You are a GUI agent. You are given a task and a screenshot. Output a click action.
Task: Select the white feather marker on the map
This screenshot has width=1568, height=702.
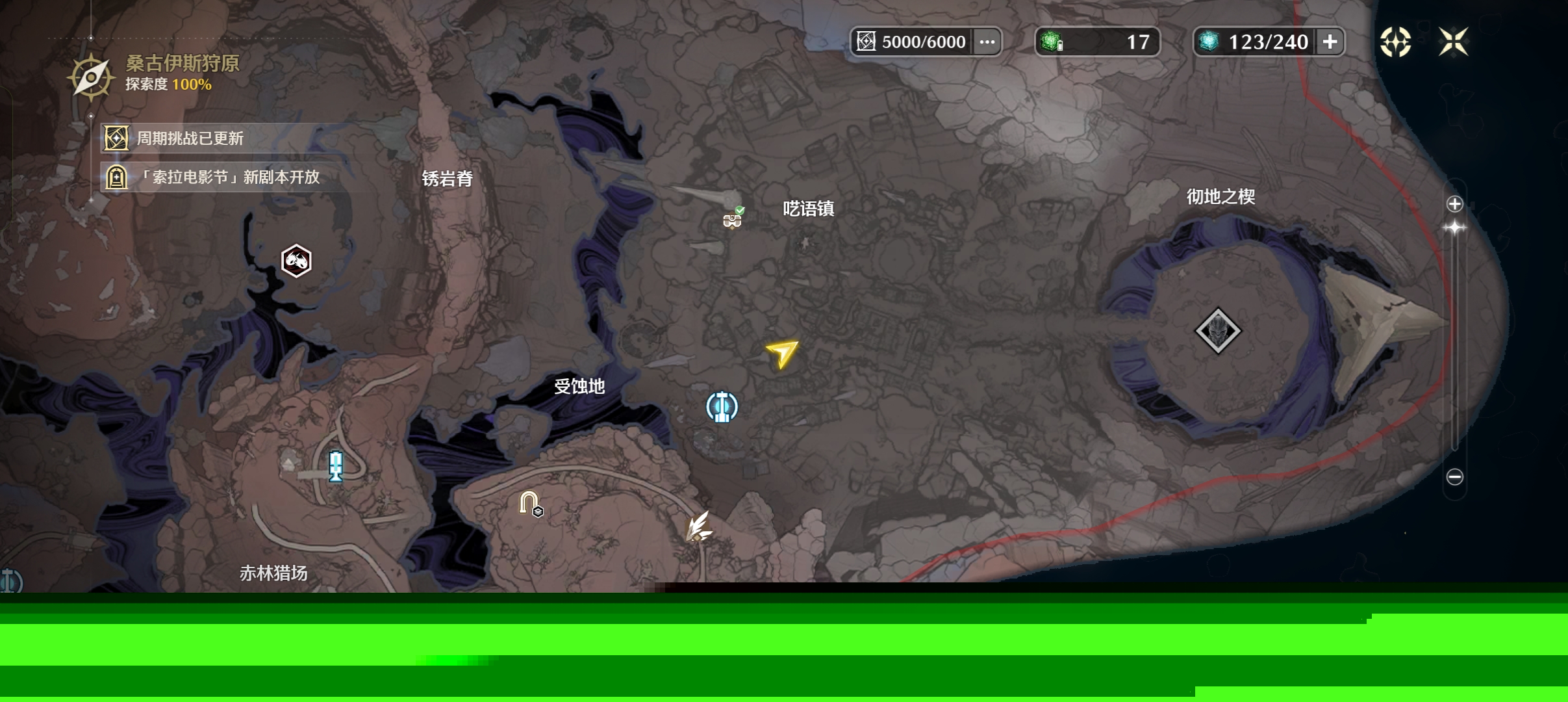[x=699, y=526]
